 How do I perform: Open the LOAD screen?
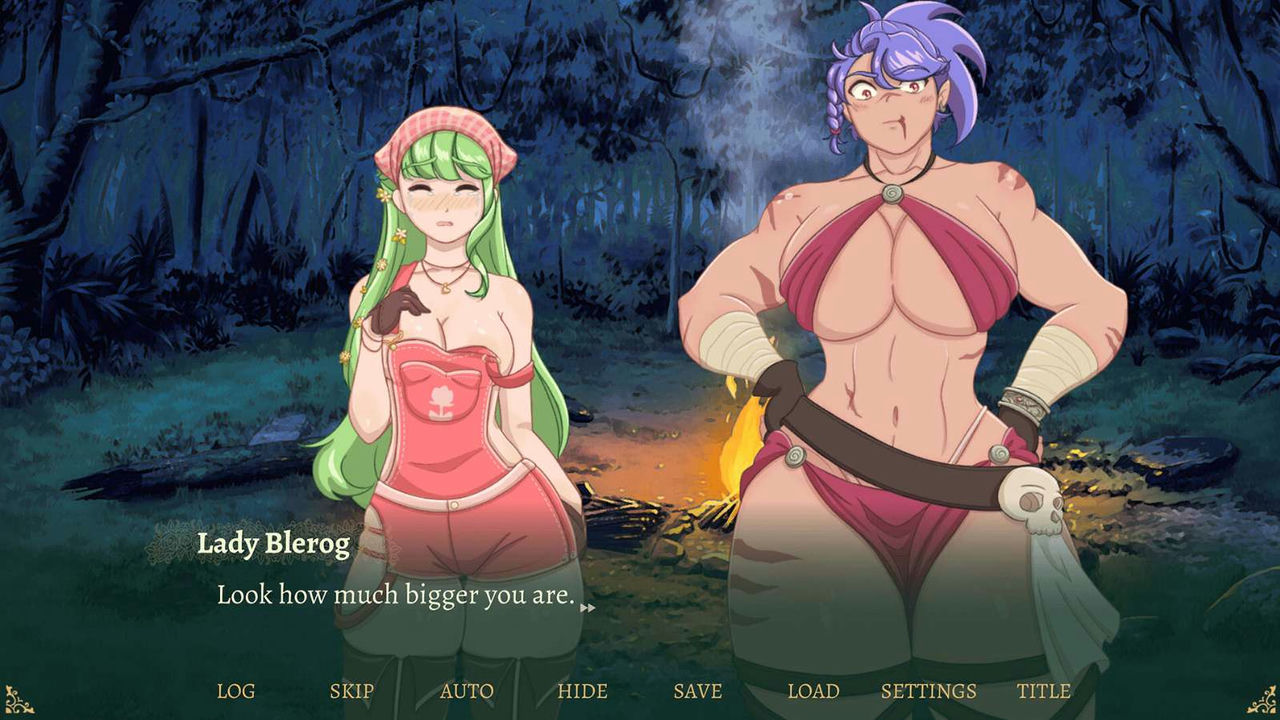tap(815, 690)
